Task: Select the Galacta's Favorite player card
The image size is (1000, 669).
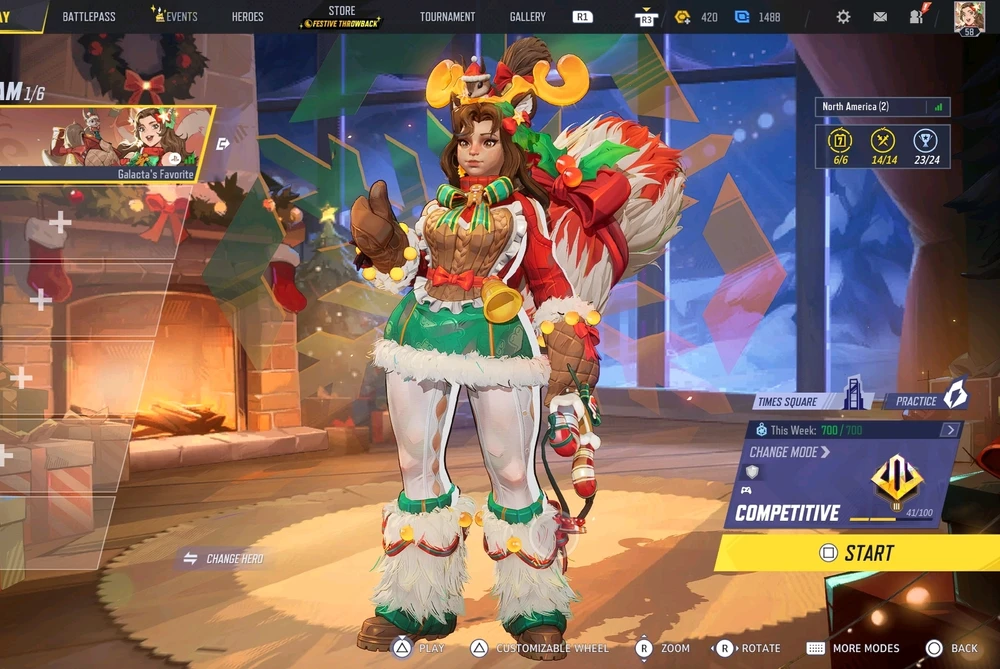Action: (108, 143)
